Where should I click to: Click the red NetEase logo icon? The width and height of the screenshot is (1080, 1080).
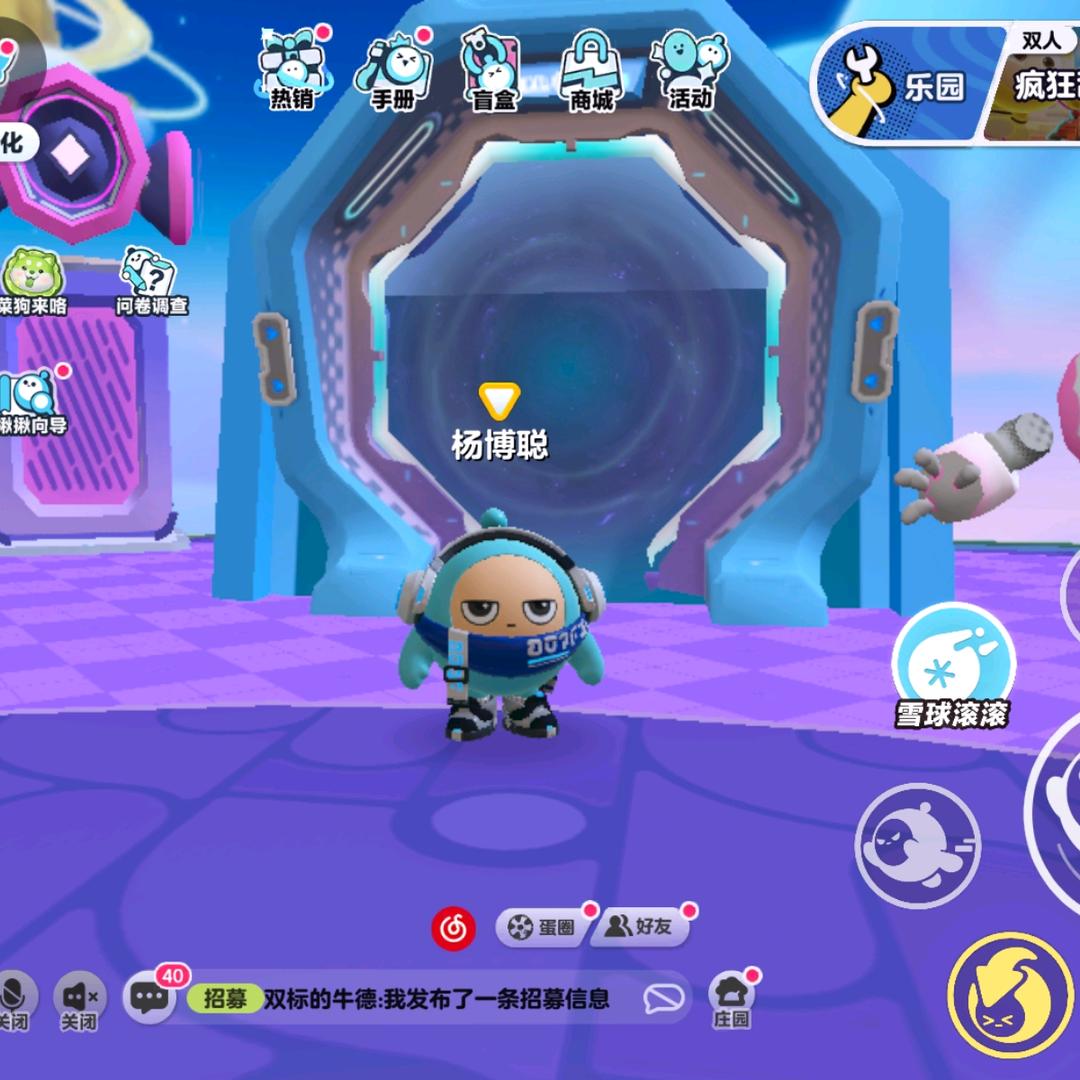point(453,928)
